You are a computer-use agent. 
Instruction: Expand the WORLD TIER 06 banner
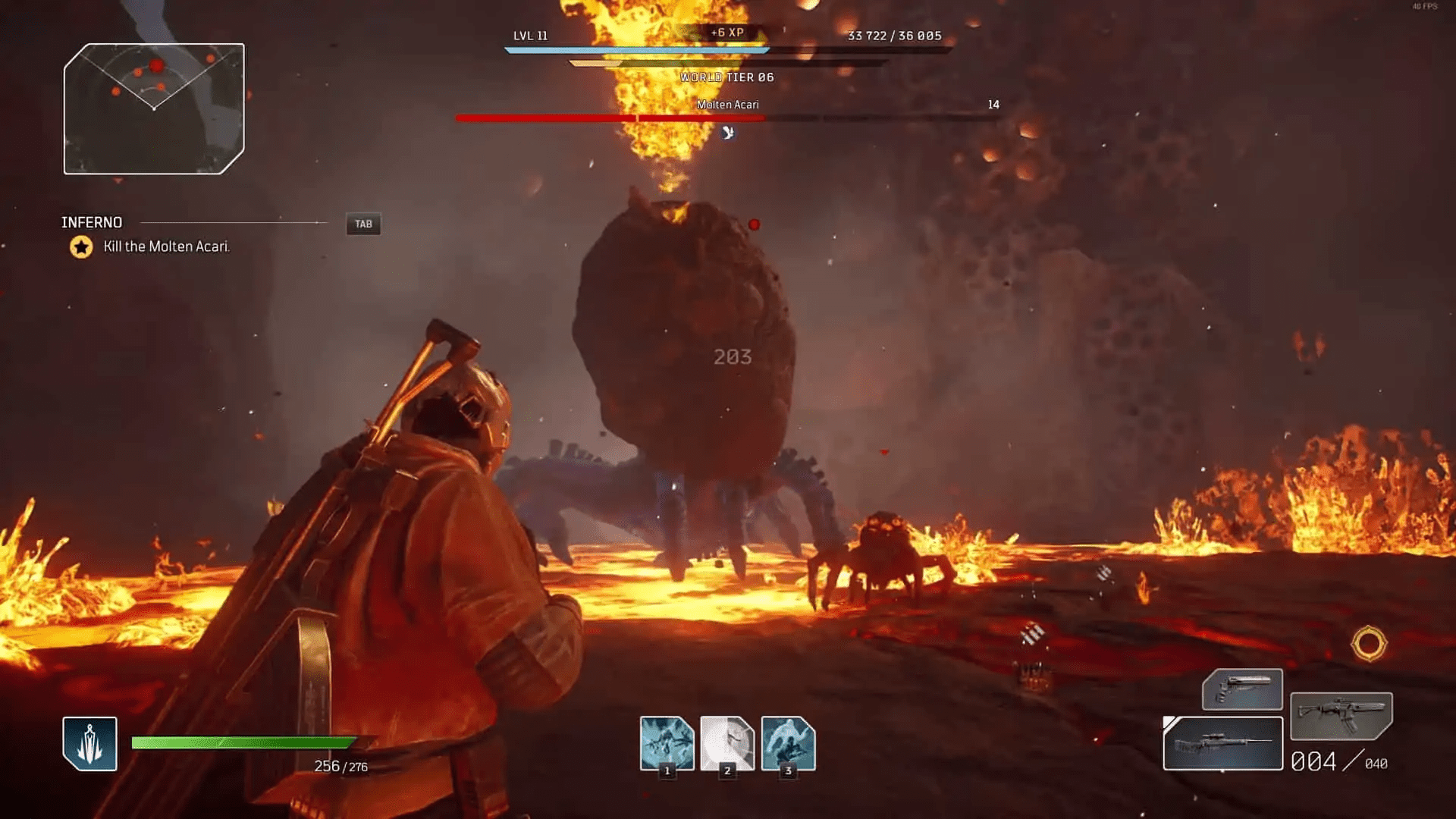tap(728, 77)
